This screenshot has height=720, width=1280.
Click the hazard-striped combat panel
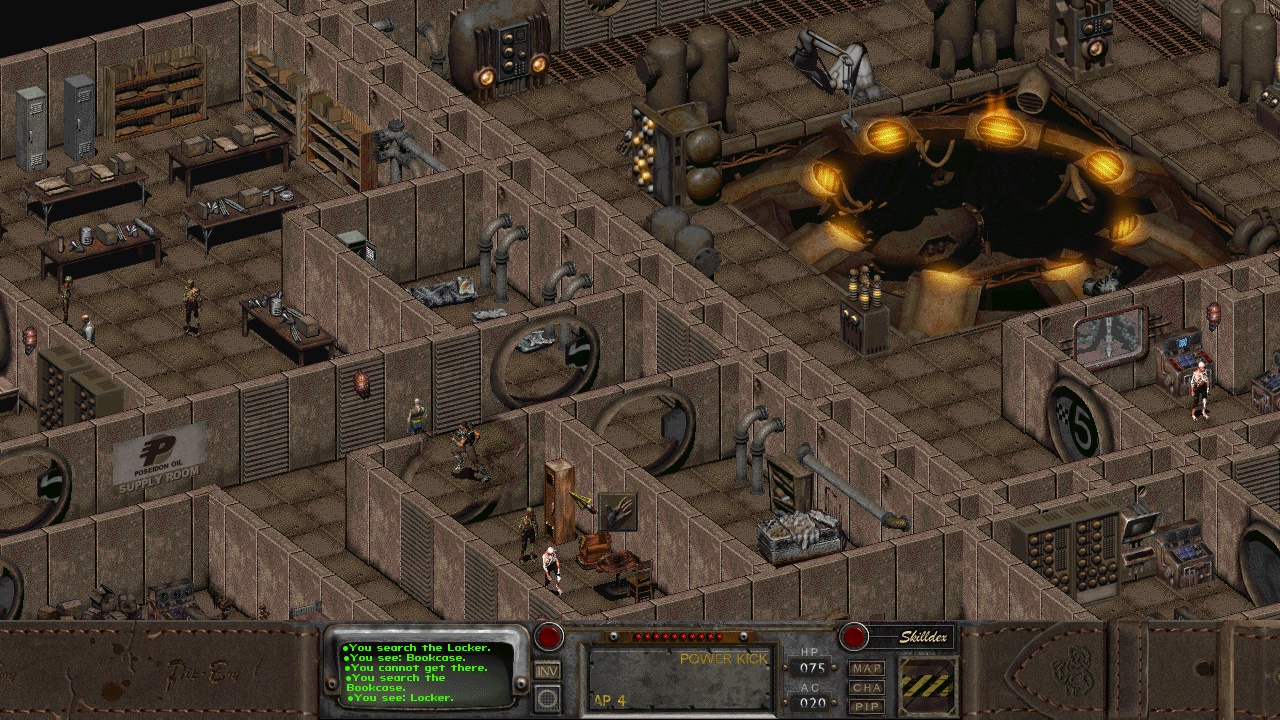point(927,685)
